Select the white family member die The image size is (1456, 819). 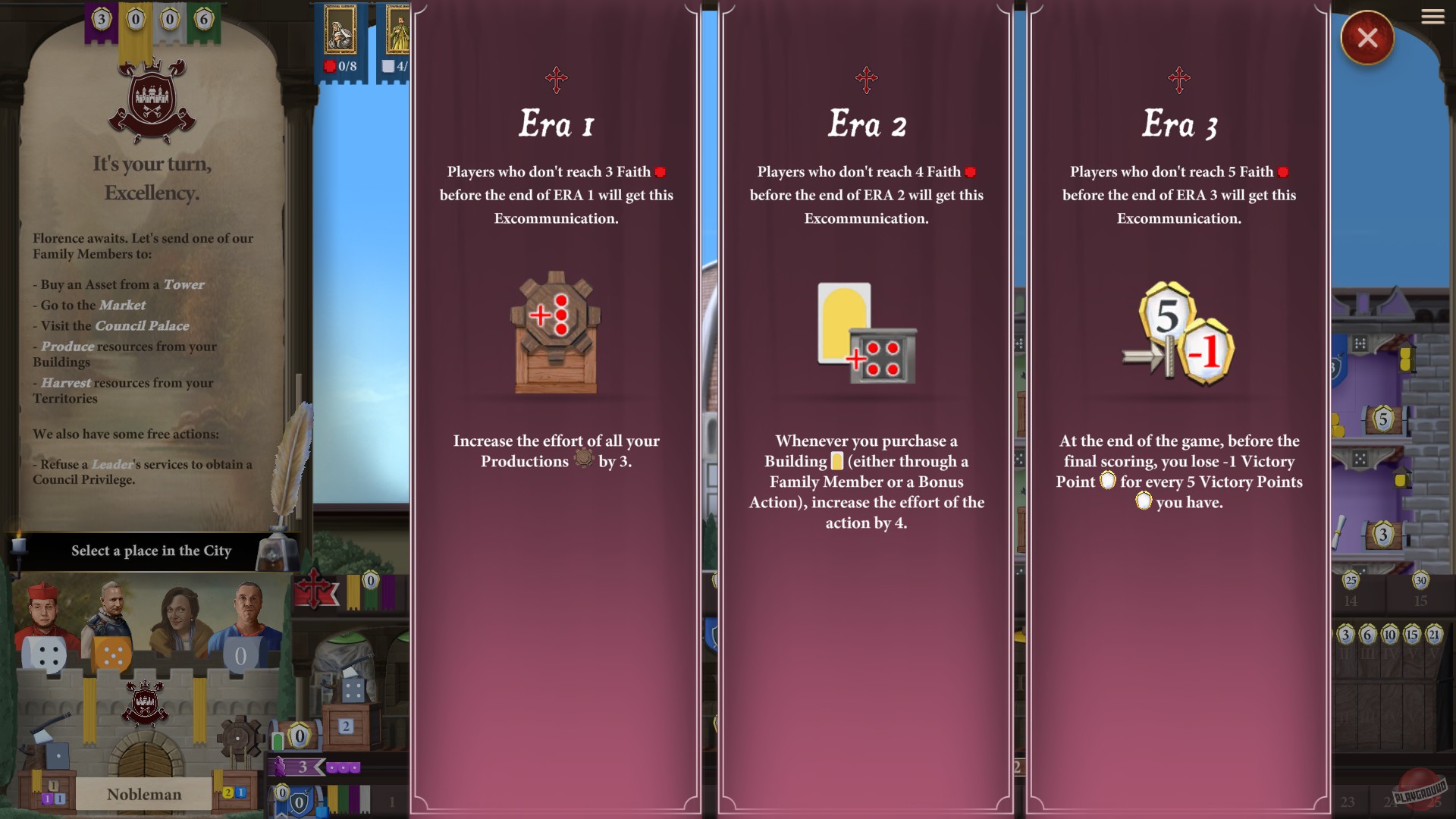click(x=42, y=654)
